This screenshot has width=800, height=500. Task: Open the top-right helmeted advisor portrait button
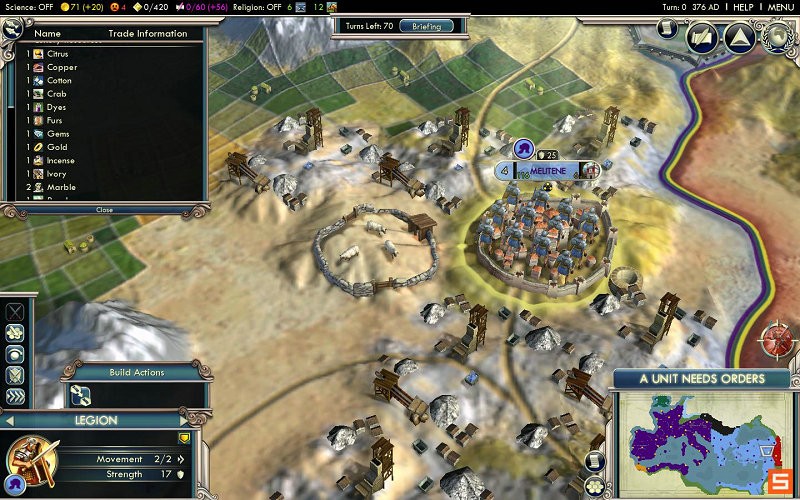[x=779, y=36]
